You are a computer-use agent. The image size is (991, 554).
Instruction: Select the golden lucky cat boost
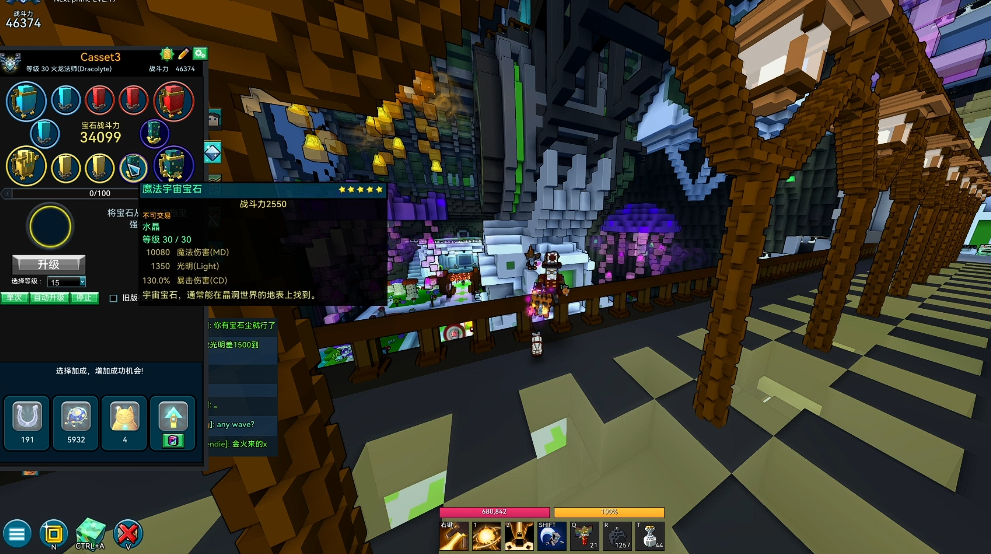click(124, 420)
